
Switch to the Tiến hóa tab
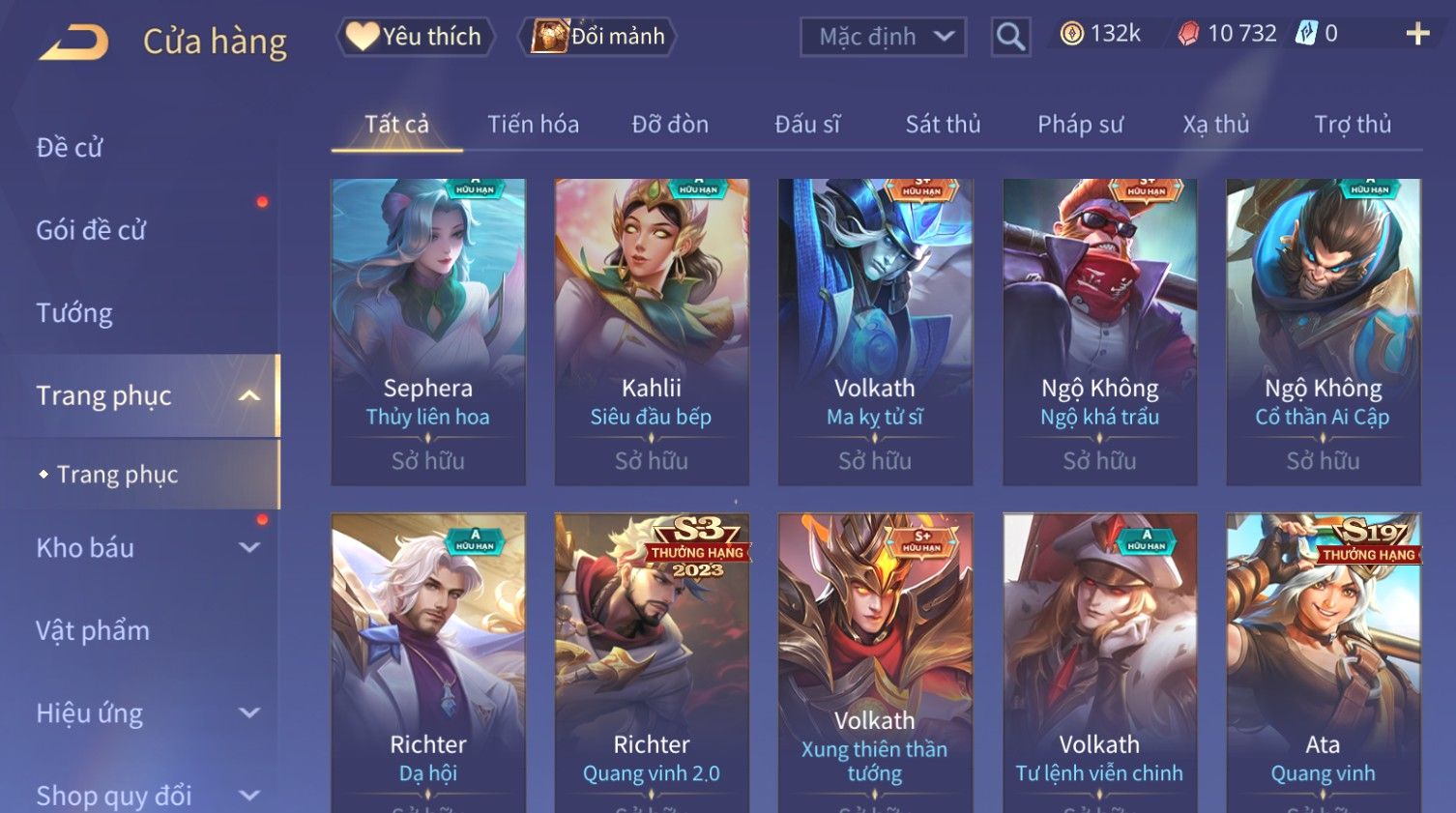533,125
